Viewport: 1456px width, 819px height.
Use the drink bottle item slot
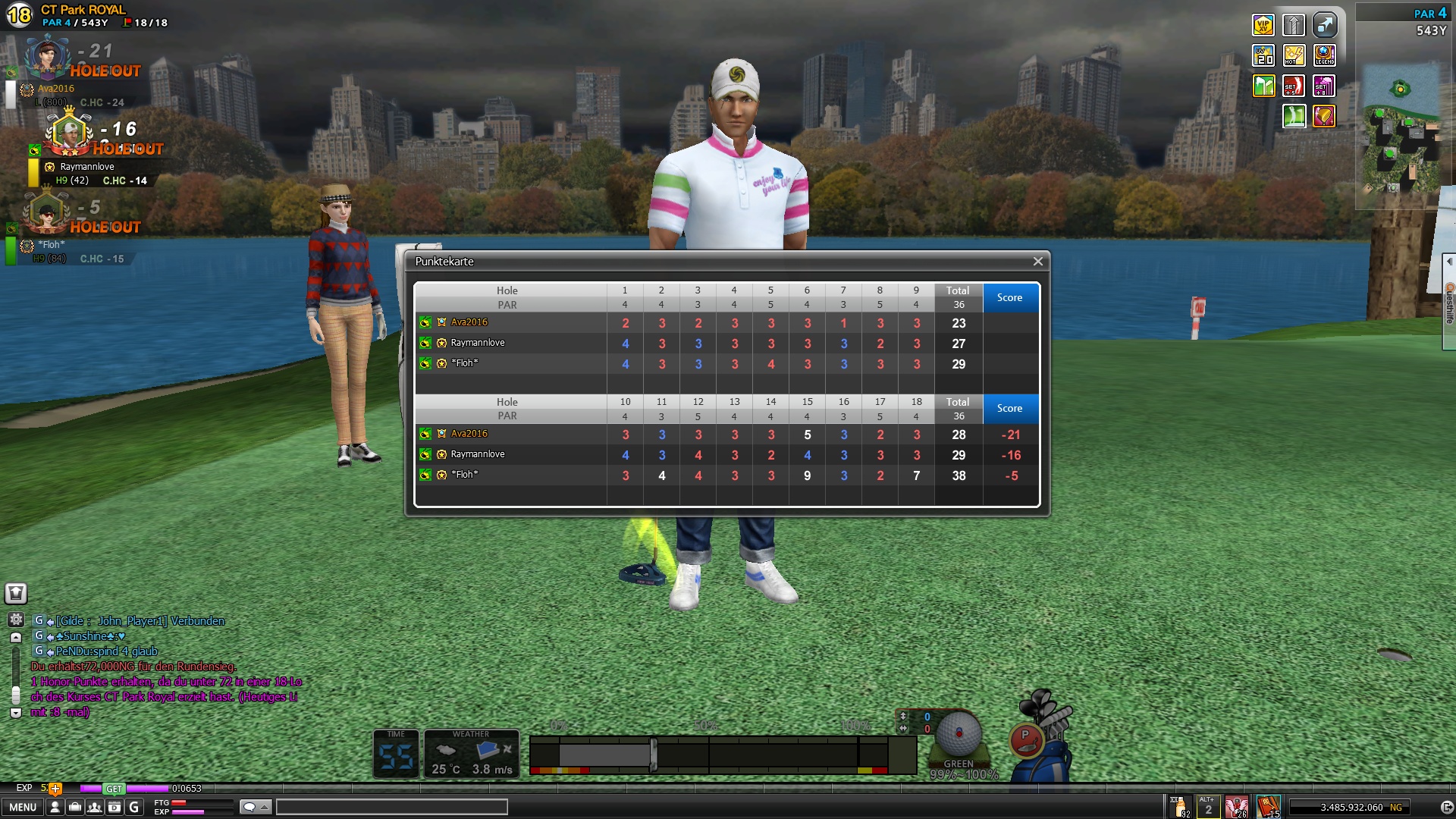(1180, 806)
